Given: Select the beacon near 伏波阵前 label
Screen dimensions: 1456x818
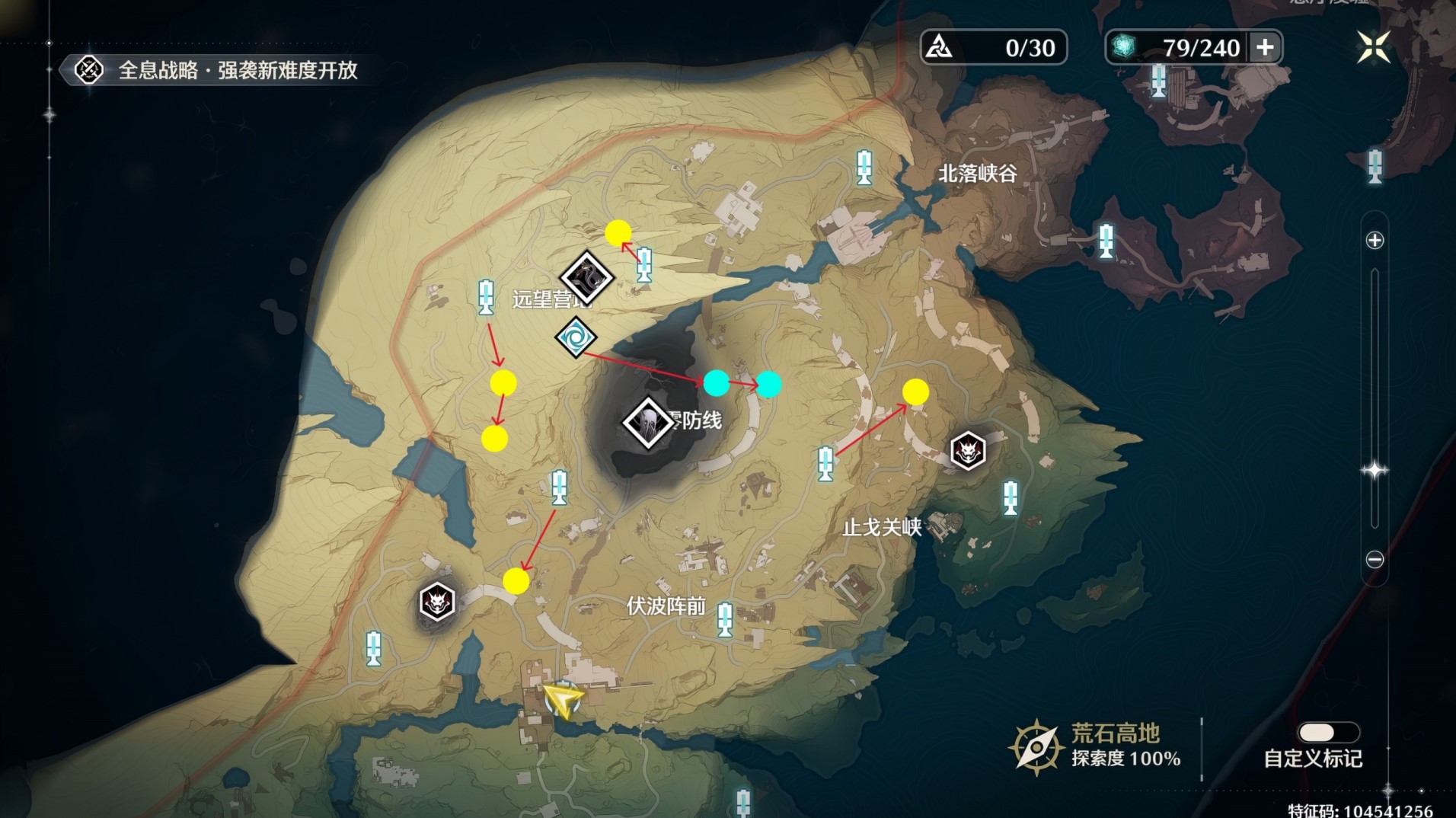Looking at the screenshot, I should (x=725, y=618).
